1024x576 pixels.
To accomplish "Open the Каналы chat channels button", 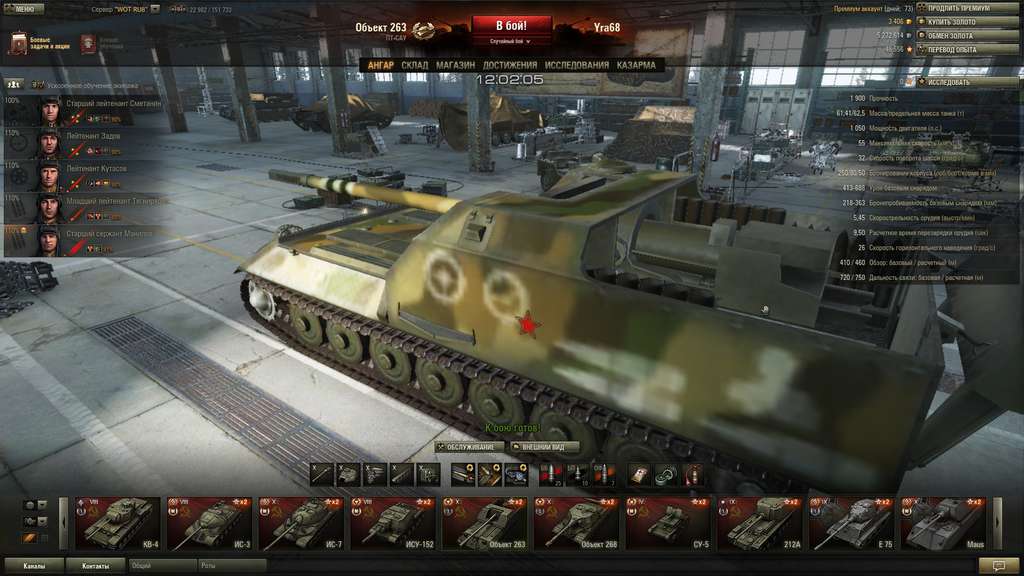I will pos(33,566).
